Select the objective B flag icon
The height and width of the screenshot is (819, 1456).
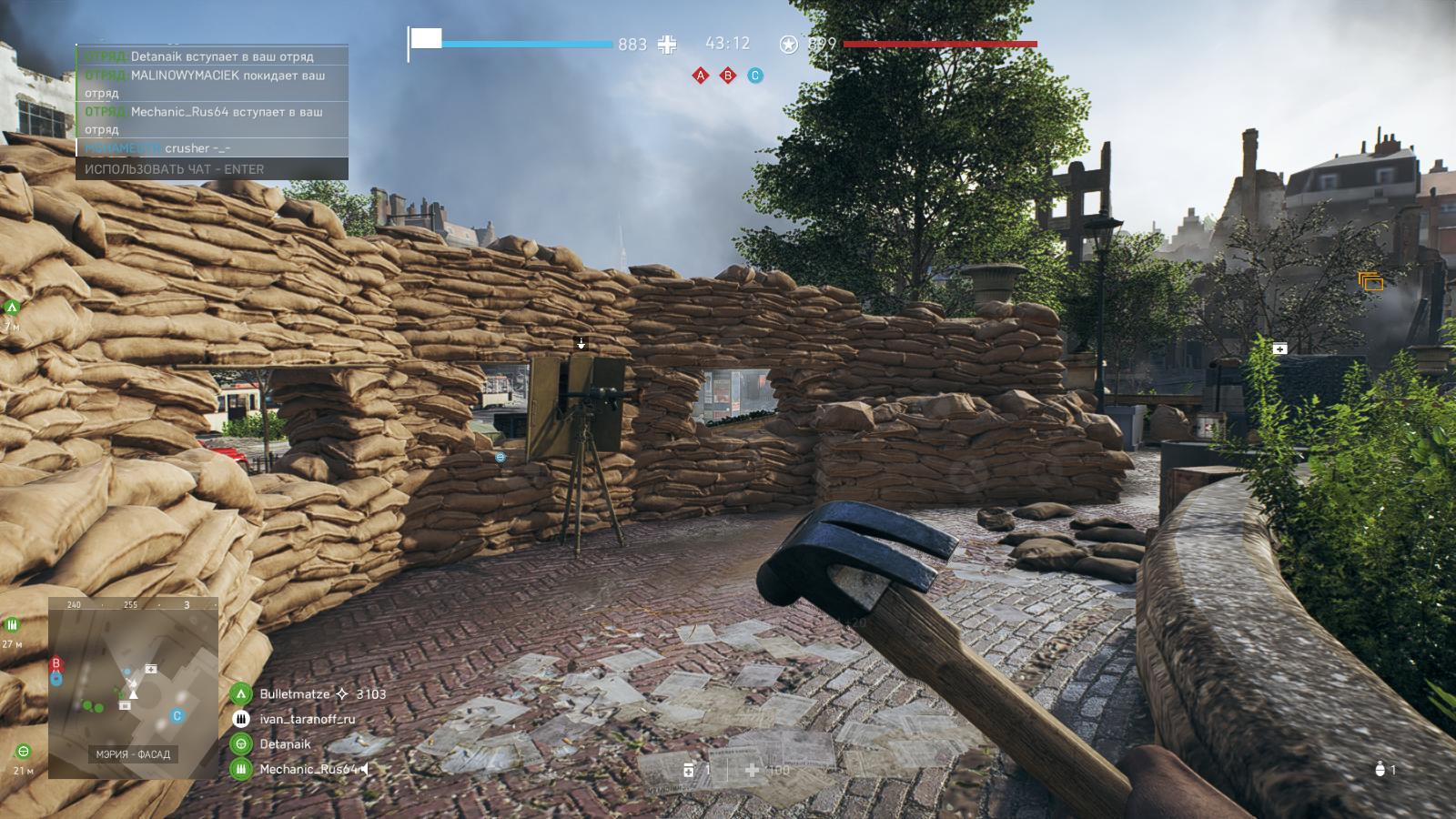point(728,76)
